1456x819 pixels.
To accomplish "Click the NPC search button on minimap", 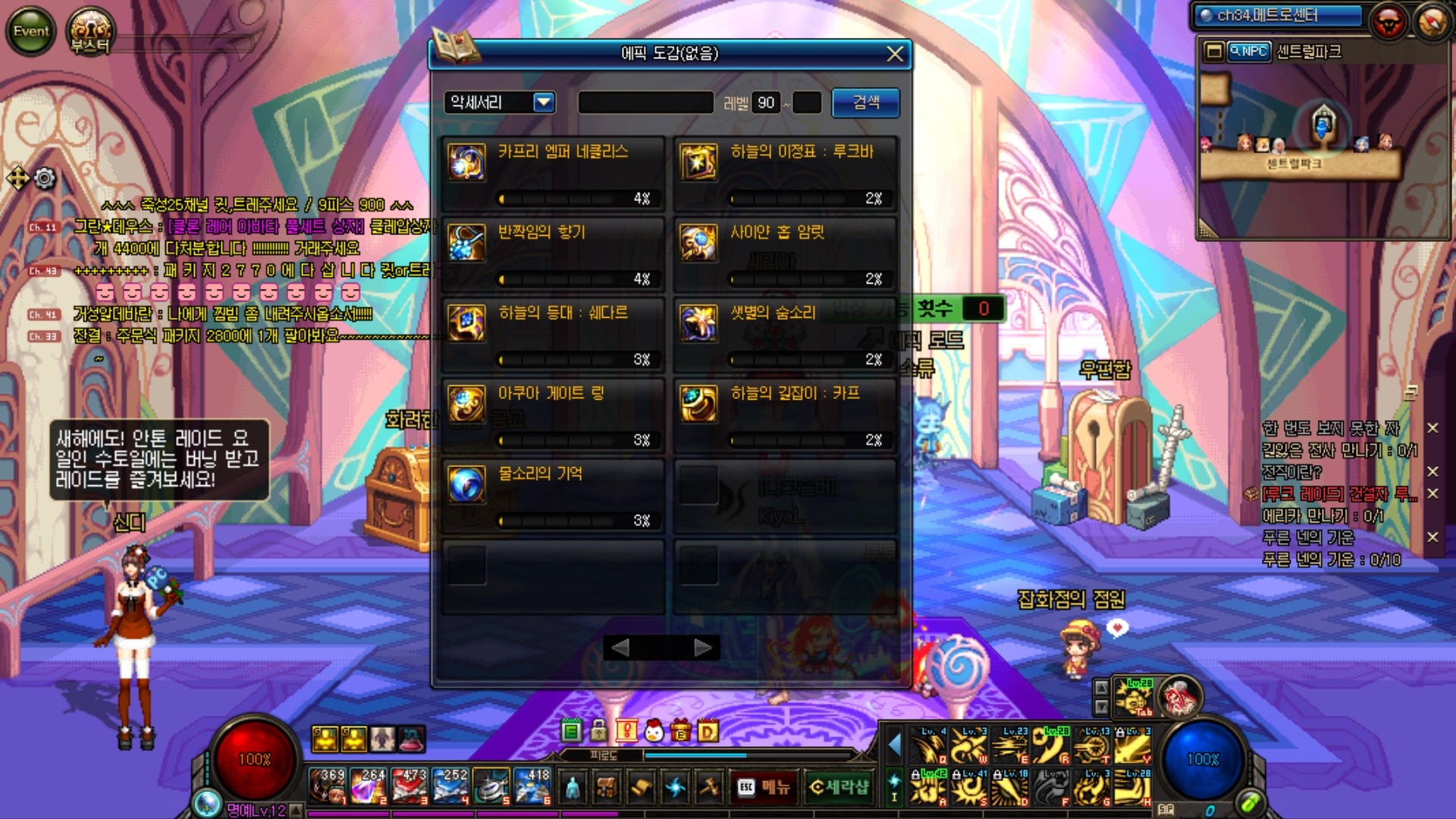I will pyautogui.click(x=1248, y=52).
